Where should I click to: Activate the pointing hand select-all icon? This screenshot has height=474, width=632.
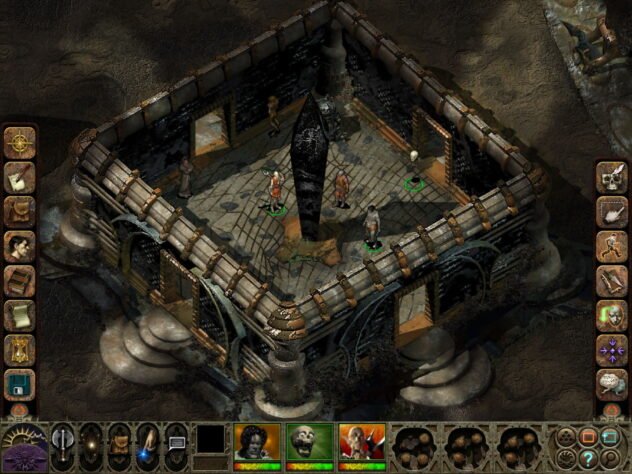click(x=611, y=211)
